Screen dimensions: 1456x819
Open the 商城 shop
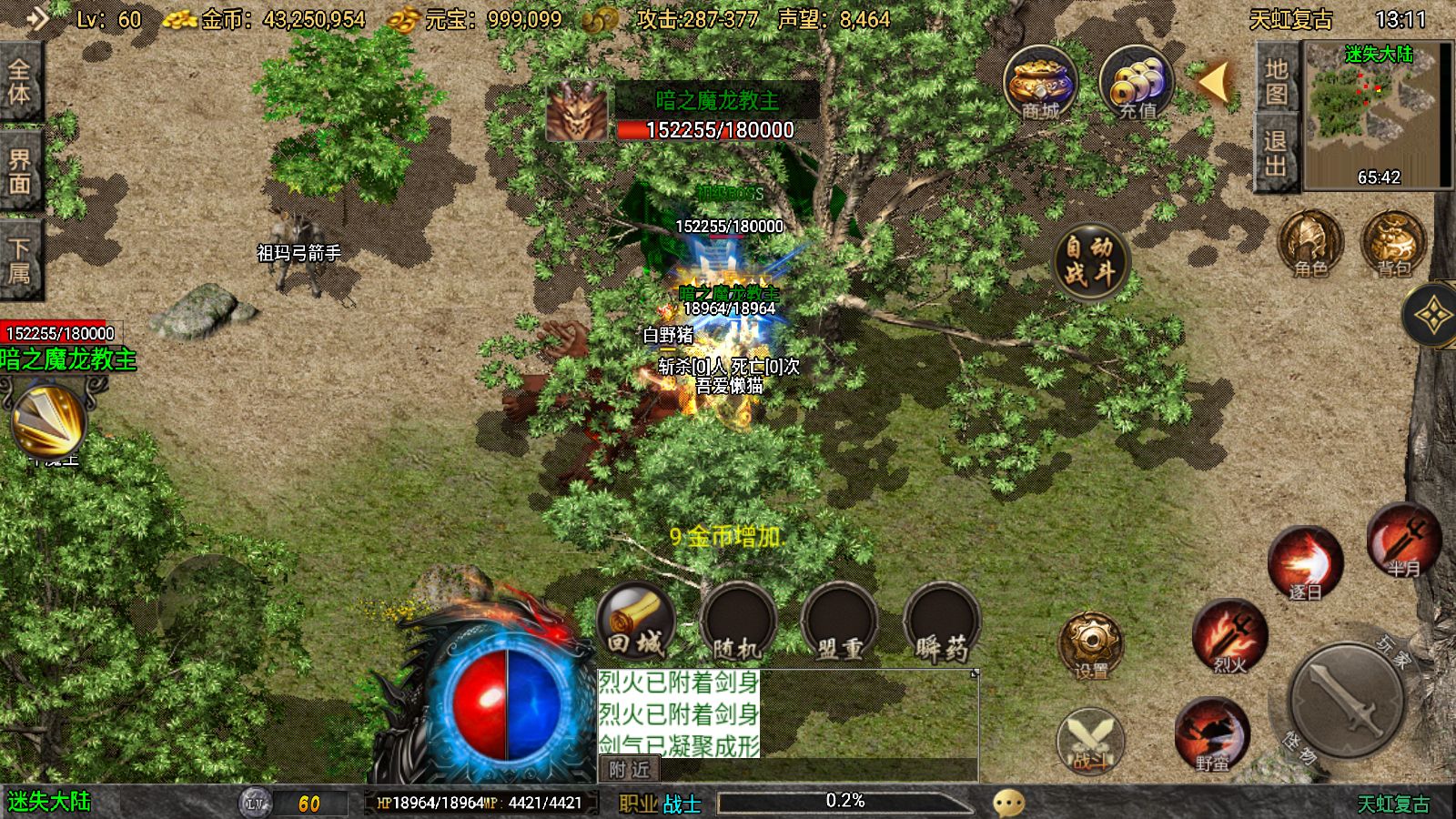[x=1040, y=84]
